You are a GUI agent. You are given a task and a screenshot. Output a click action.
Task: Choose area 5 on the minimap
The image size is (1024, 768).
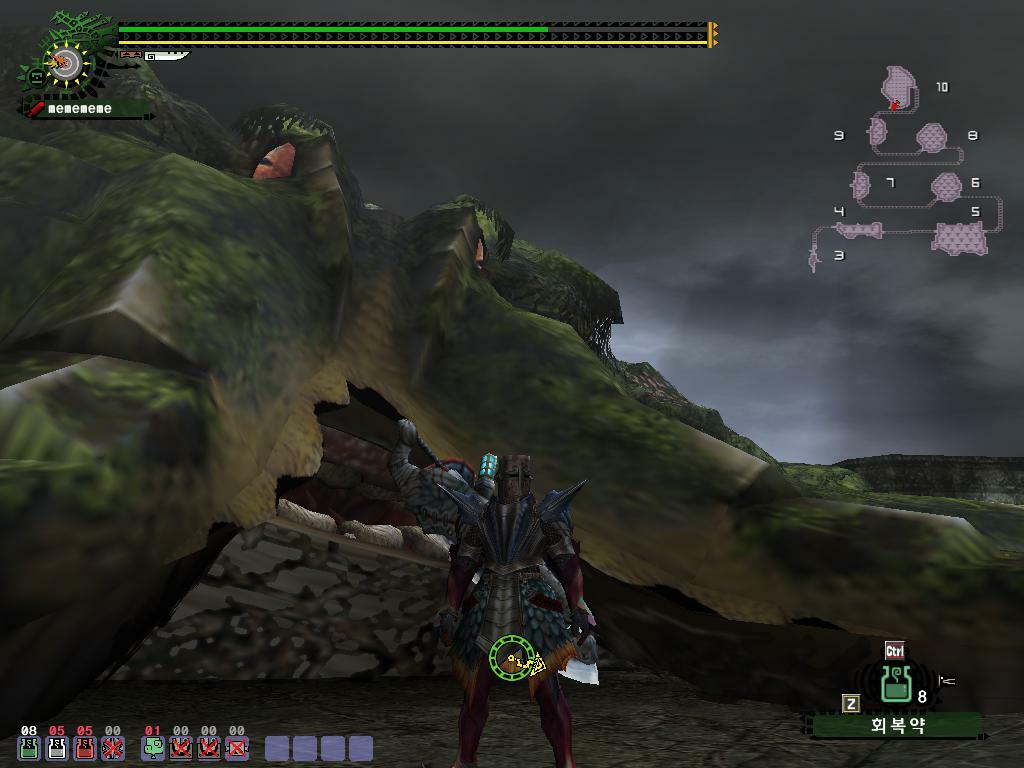pos(959,238)
